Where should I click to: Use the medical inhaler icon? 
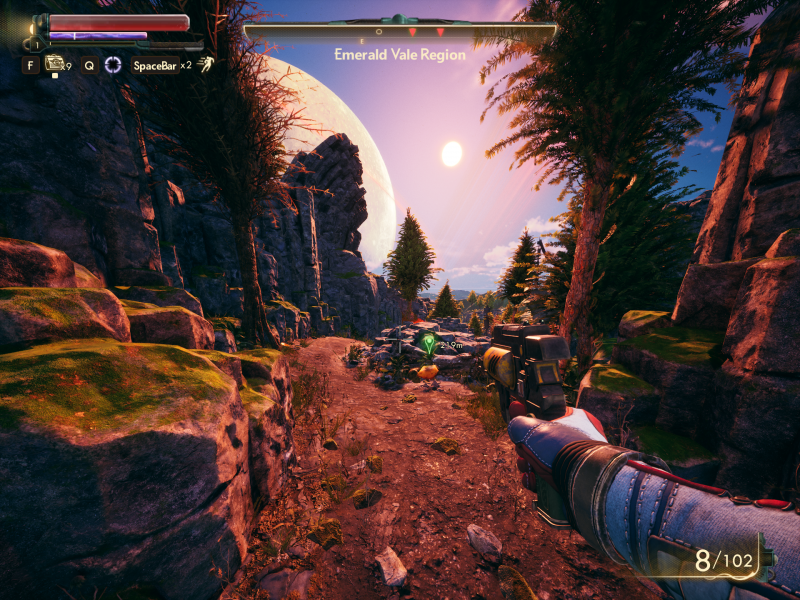coord(54,64)
